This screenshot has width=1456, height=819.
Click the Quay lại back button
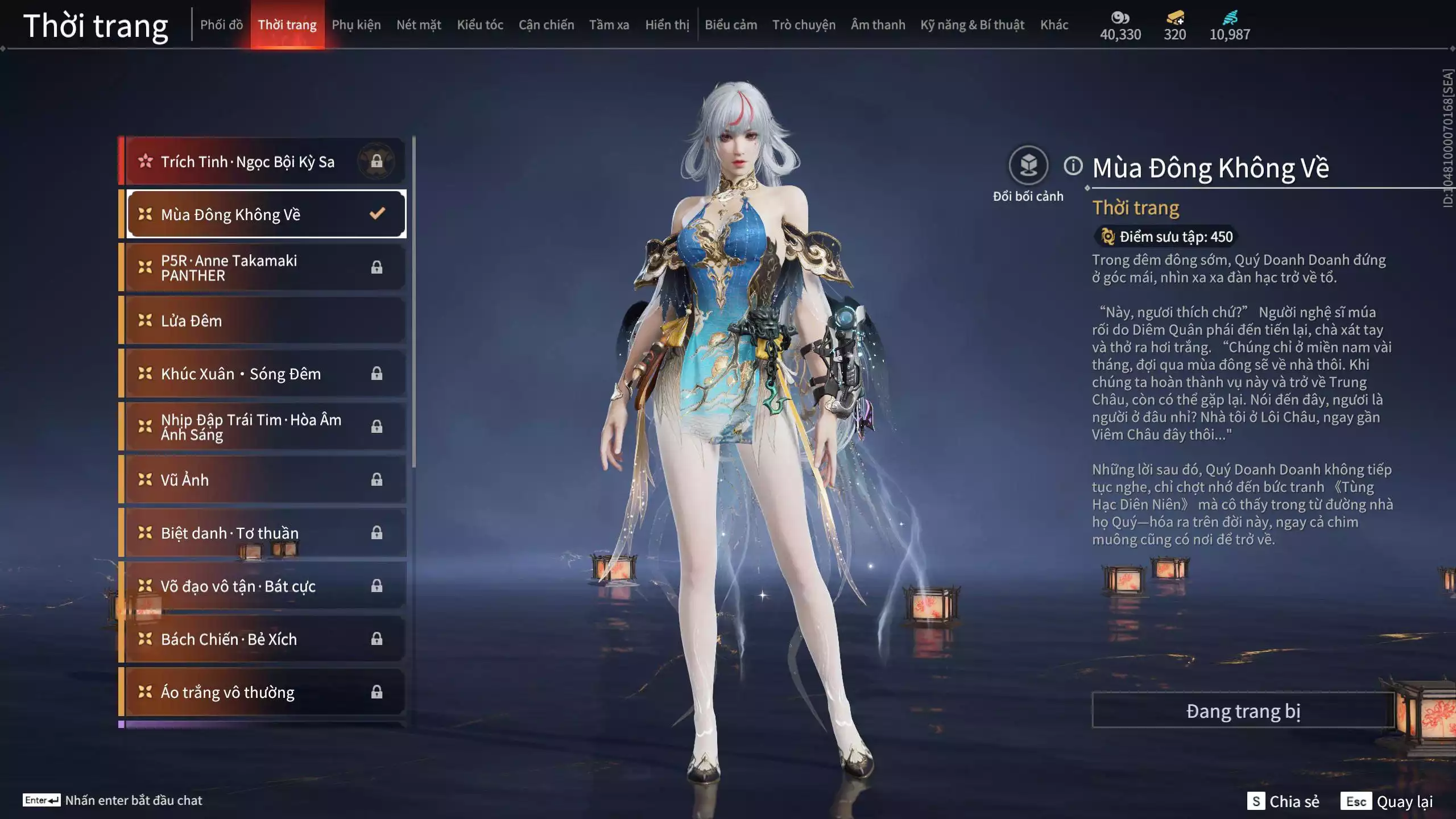(1388, 801)
